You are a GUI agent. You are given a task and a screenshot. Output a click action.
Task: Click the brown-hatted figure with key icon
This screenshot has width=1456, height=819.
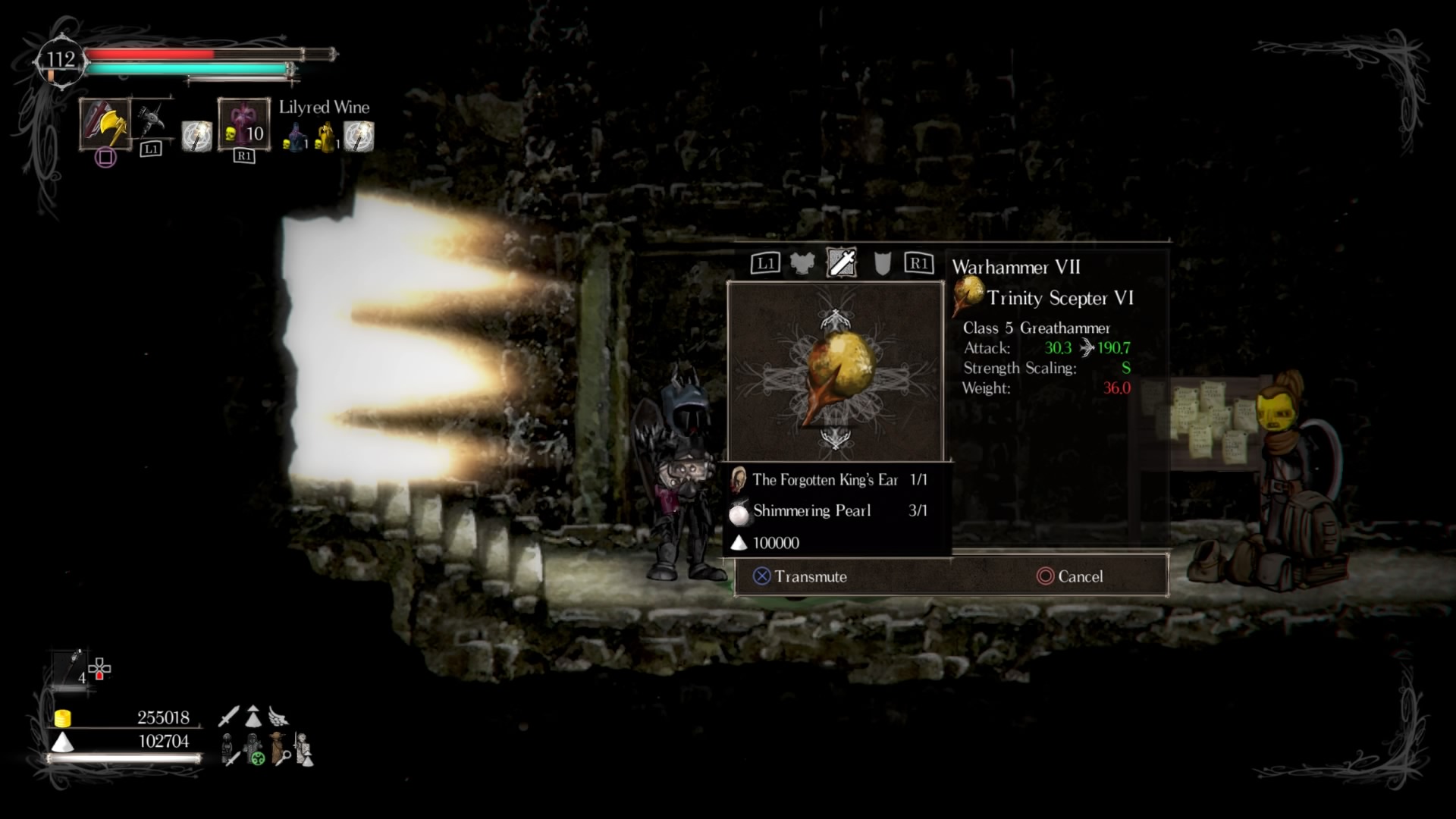coord(280,749)
